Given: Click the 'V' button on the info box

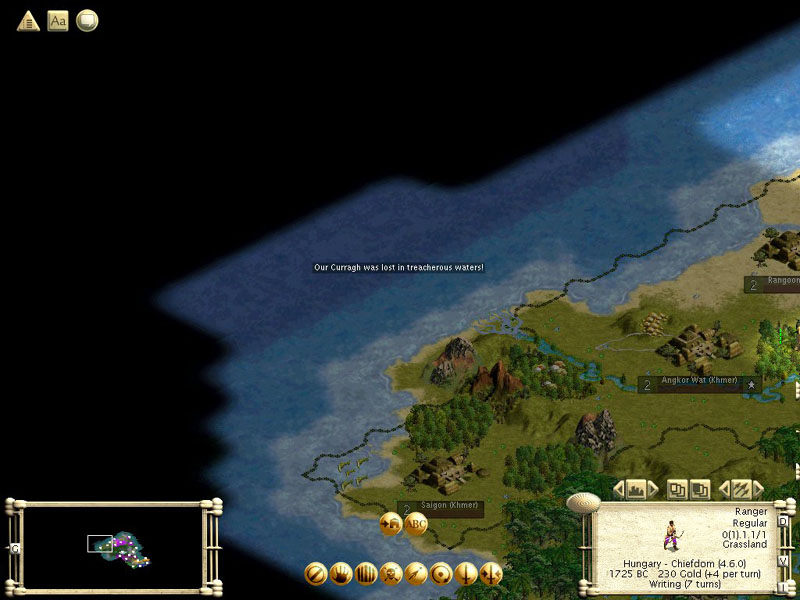Looking at the screenshot, I should pos(784,560).
